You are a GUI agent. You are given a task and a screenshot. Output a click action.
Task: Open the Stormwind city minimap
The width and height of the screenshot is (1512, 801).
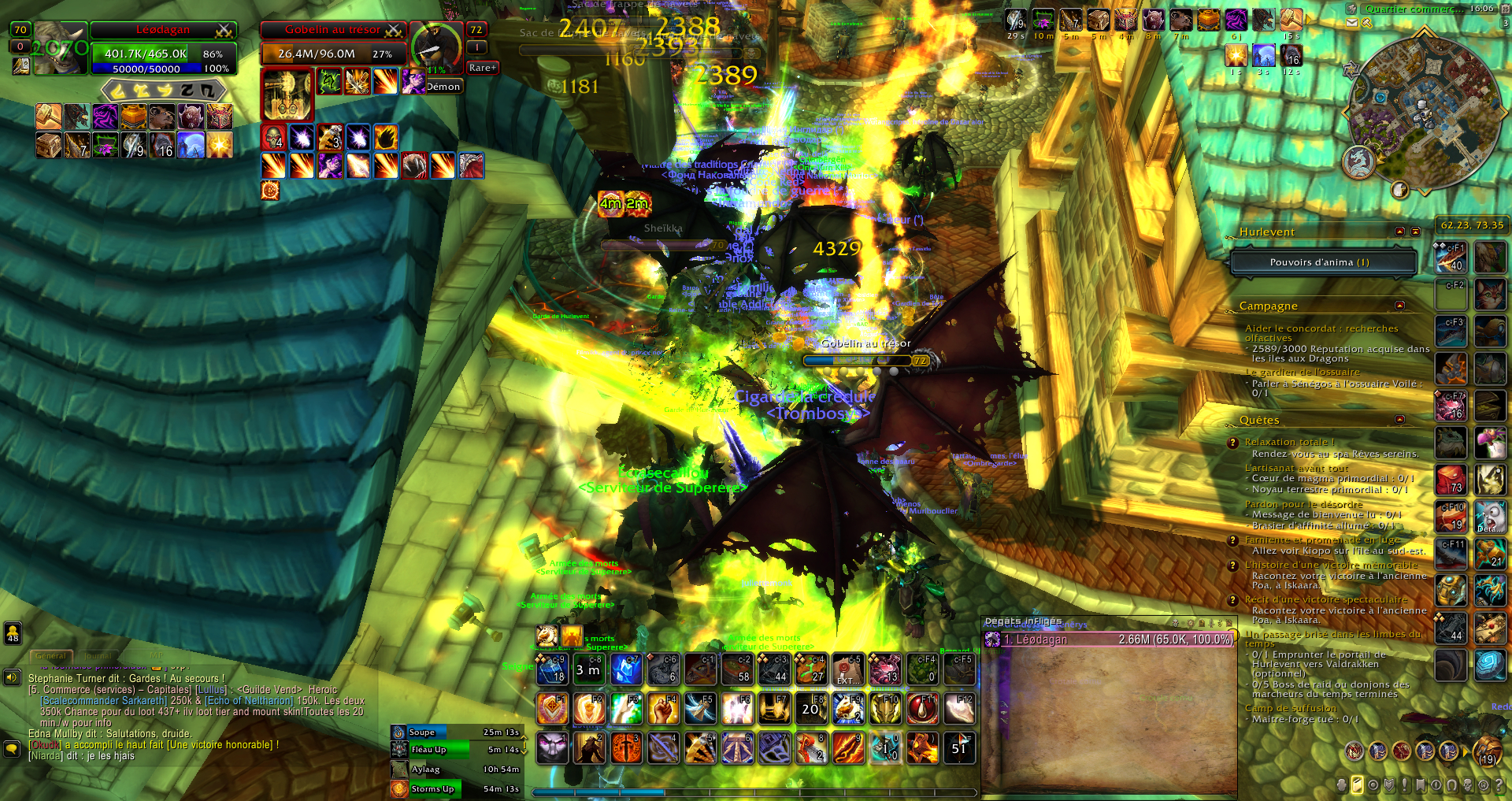[x=1424, y=110]
